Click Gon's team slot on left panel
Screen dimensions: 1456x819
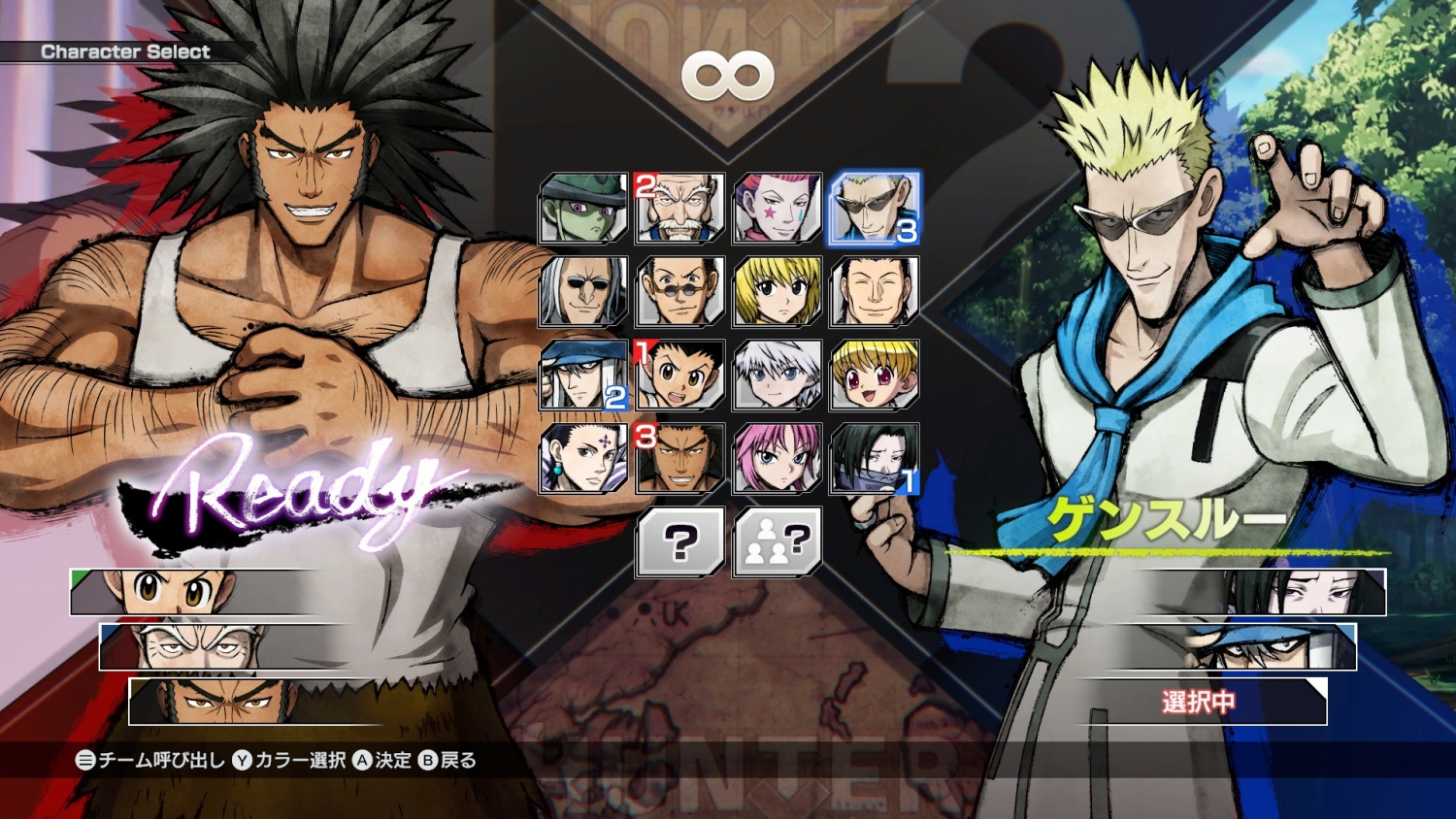(x=194, y=591)
